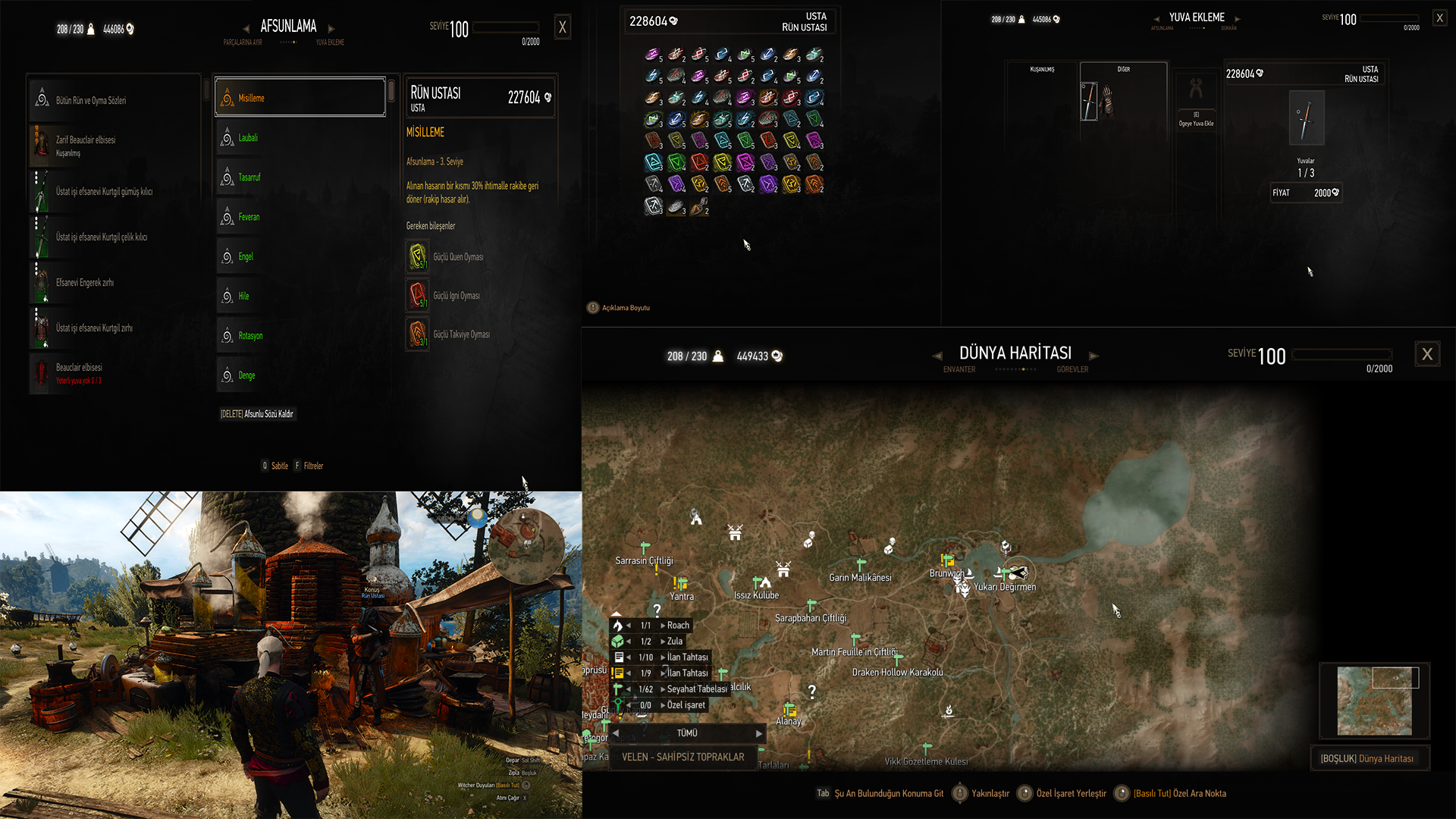Select the Denge enchantment entry
This screenshot has height=819, width=1456.
click(300, 375)
